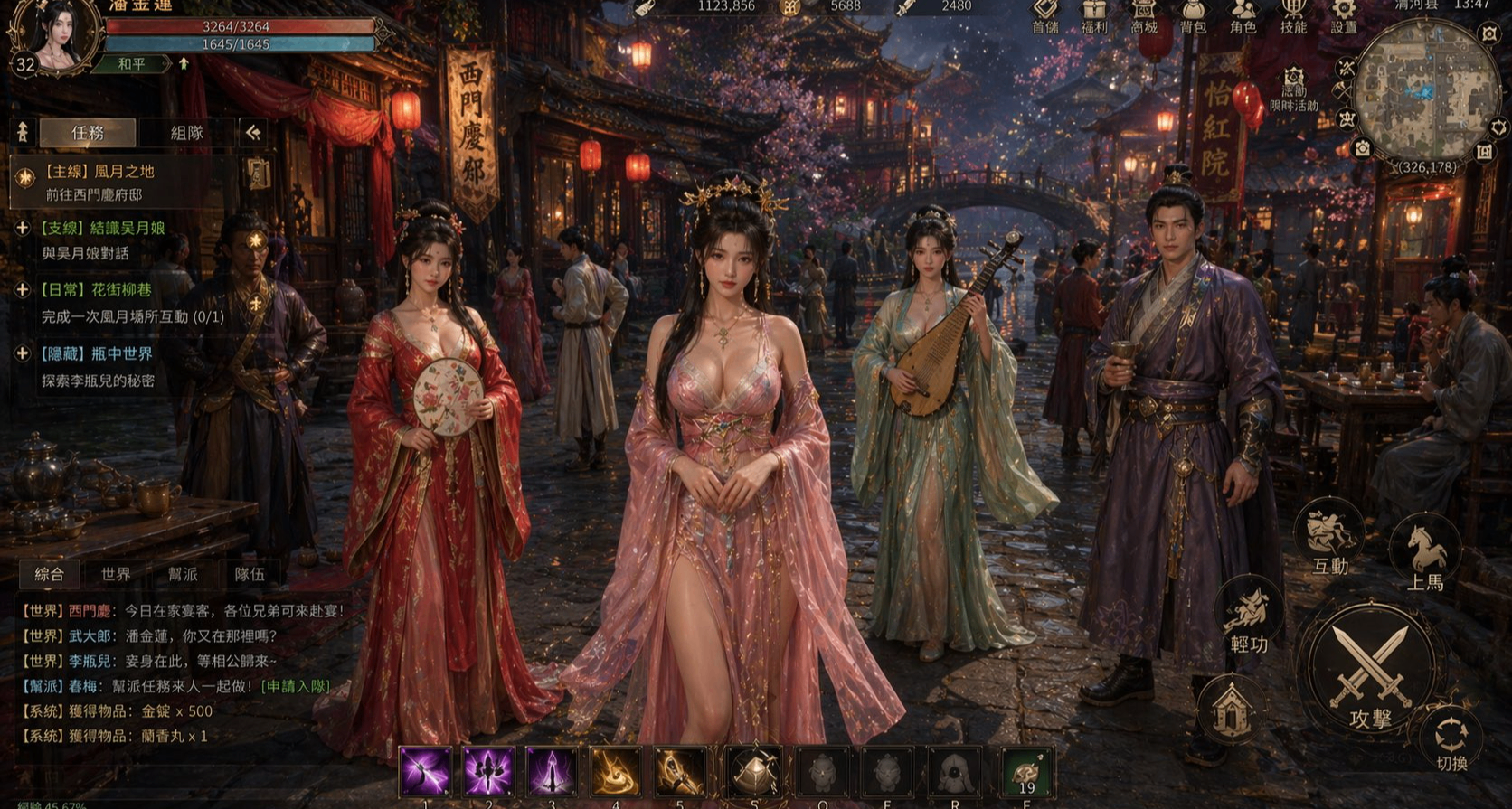The height and width of the screenshot is (809, 1512).
Task: Switch to the 幫派 guild chat tab
Action: pyautogui.click(x=182, y=573)
